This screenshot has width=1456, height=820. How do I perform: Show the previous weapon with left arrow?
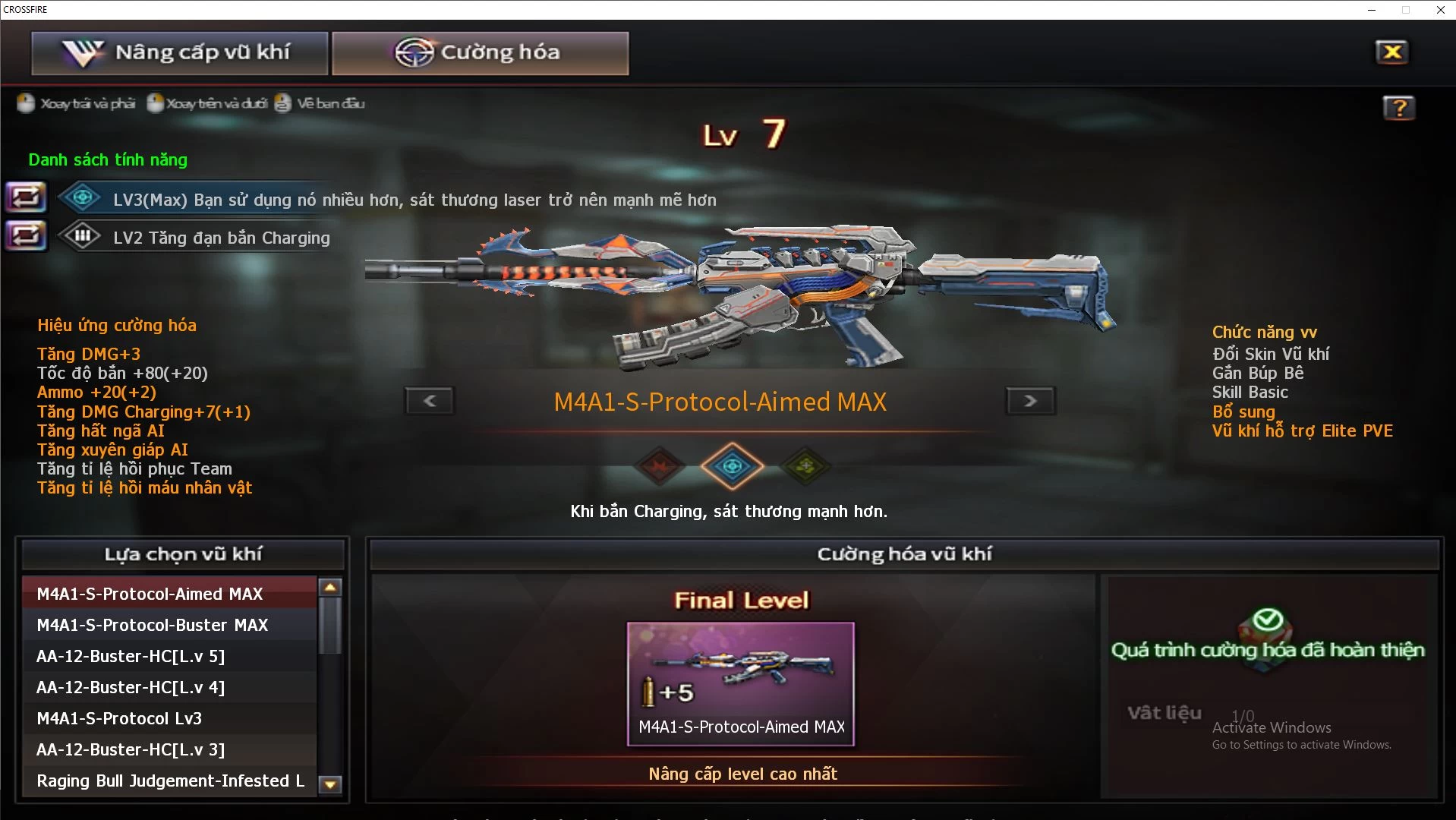coord(430,401)
